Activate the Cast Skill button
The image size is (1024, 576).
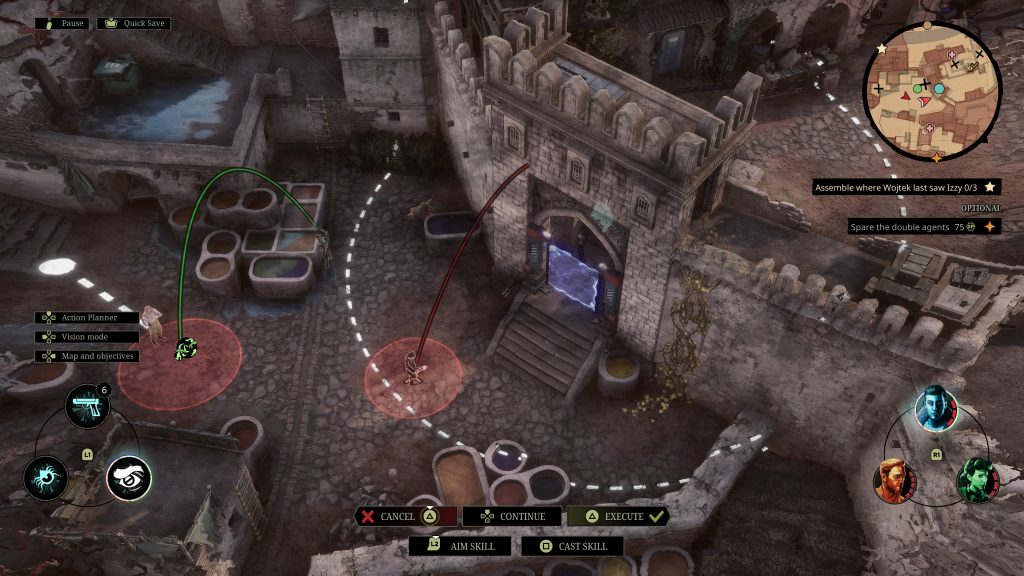point(575,546)
